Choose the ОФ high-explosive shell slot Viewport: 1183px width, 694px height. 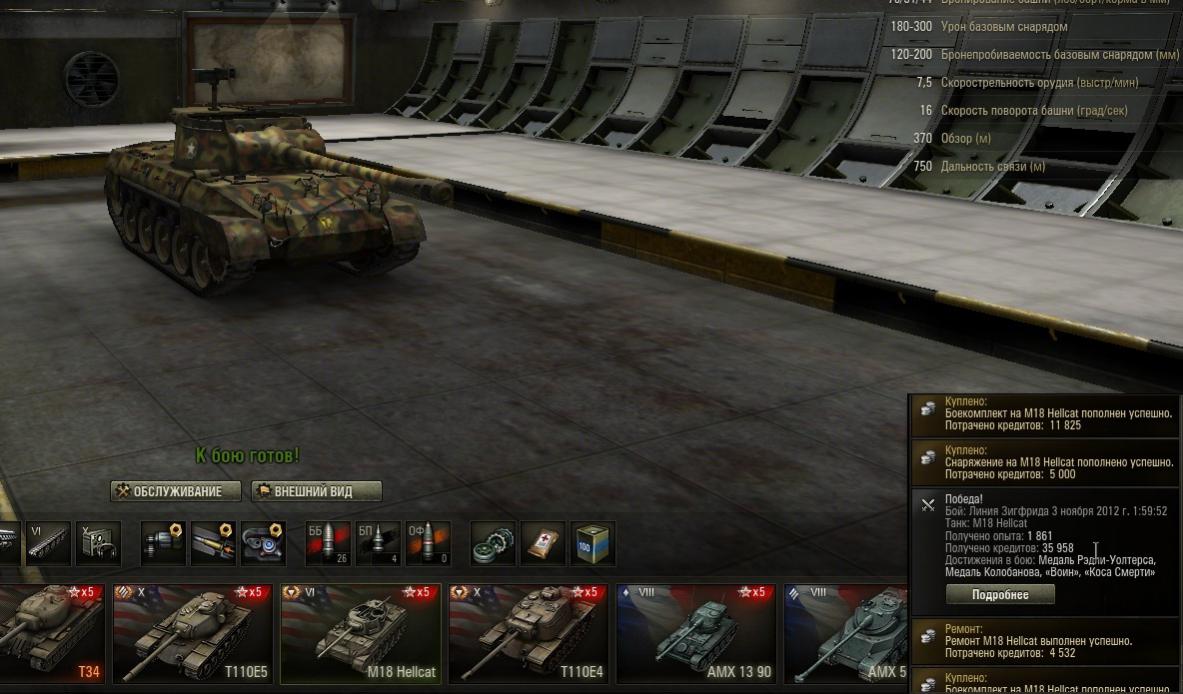pos(428,543)
